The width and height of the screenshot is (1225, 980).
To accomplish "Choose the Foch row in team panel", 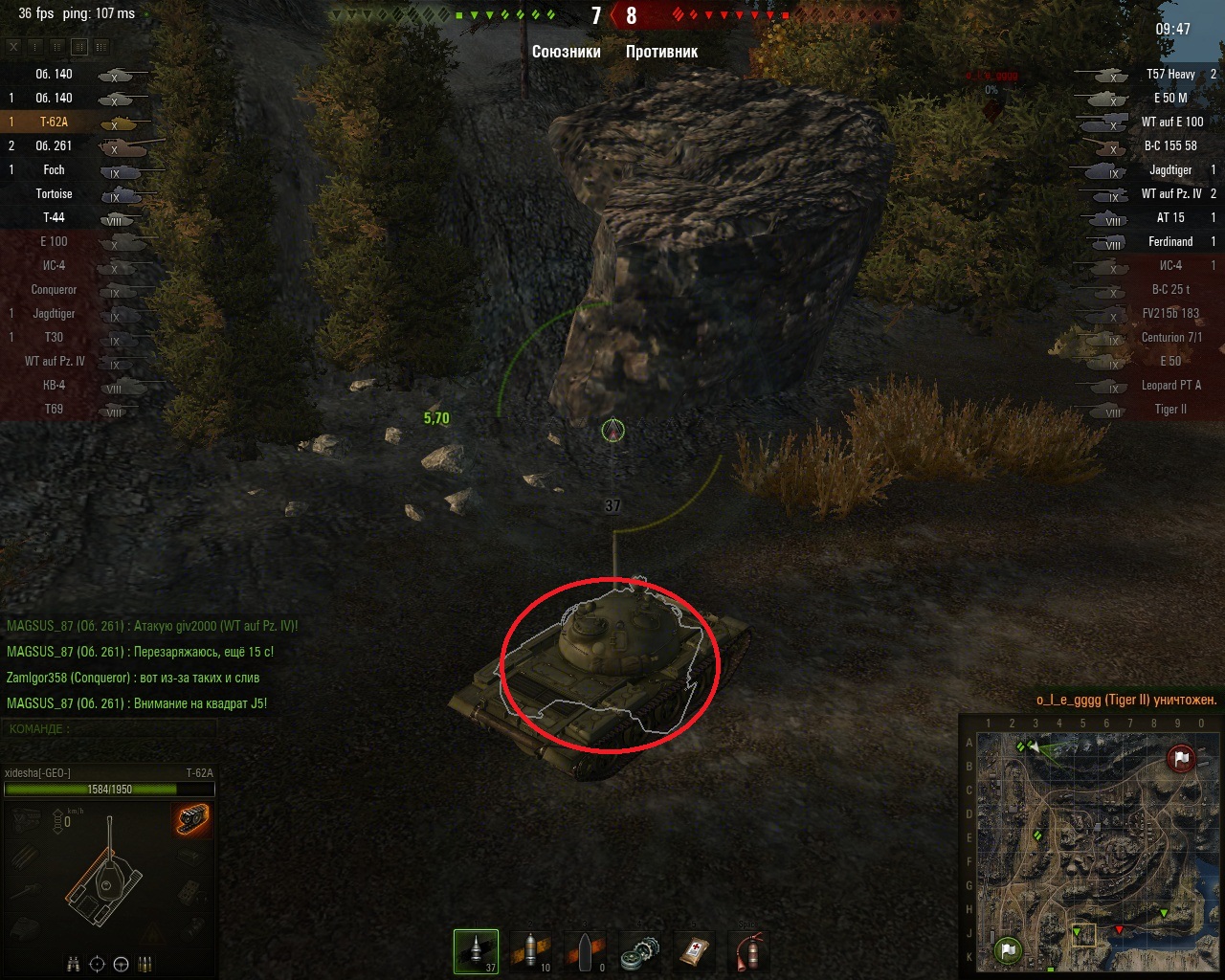I will coord(77,170).
